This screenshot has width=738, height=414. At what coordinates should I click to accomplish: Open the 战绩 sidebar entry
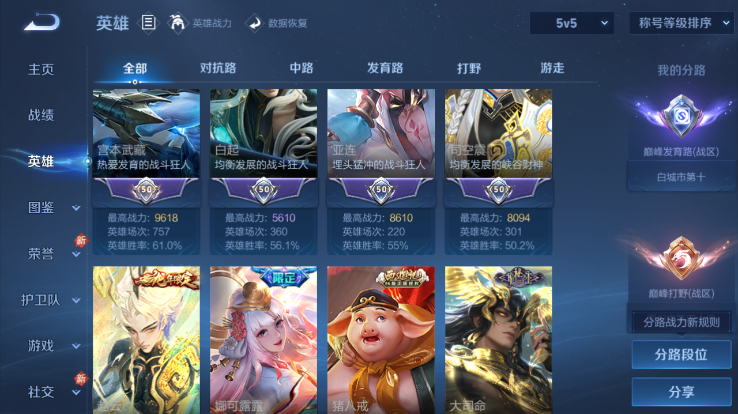coord(41,115)
